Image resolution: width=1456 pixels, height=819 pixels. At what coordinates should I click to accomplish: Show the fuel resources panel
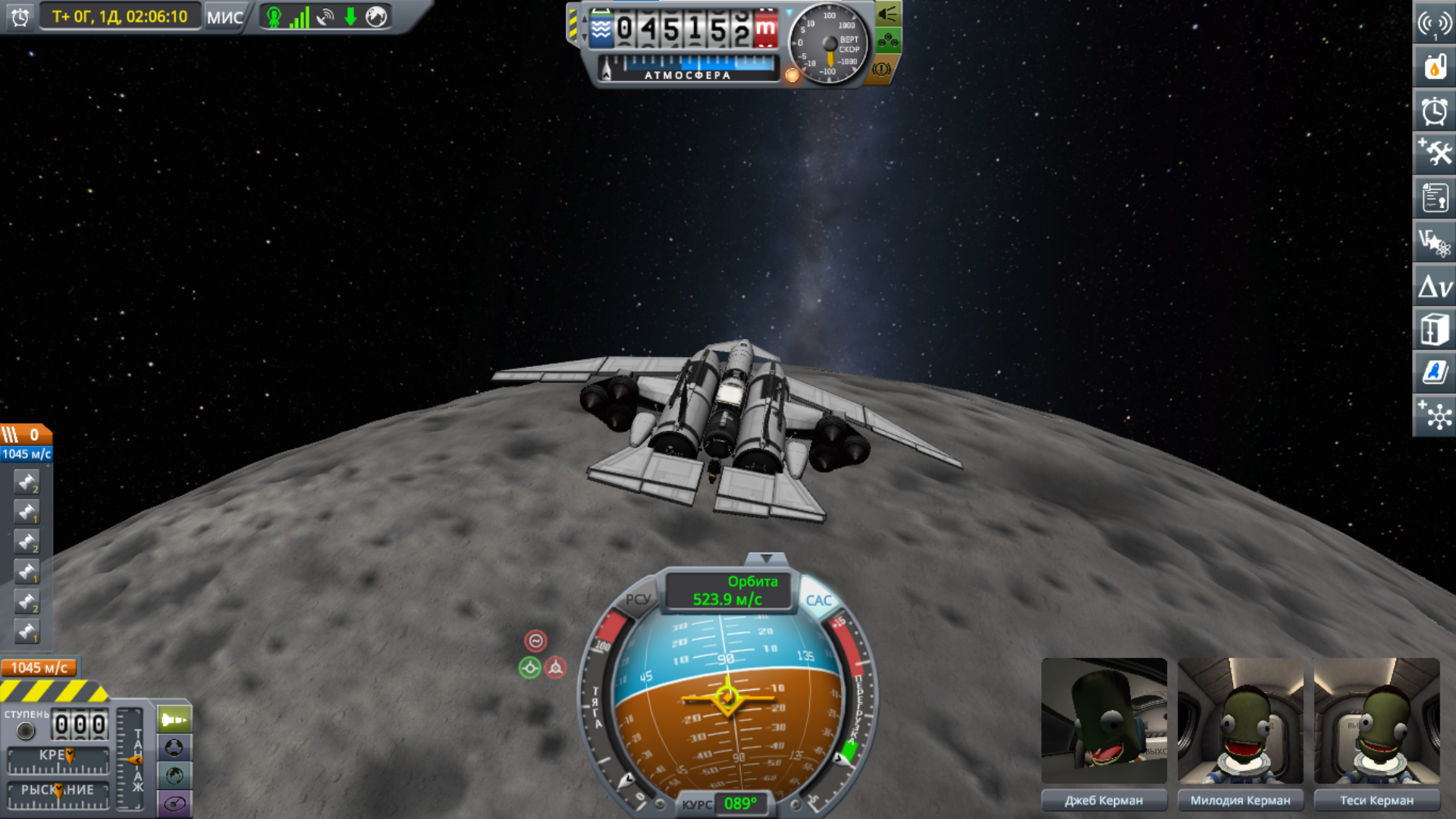1433,67
